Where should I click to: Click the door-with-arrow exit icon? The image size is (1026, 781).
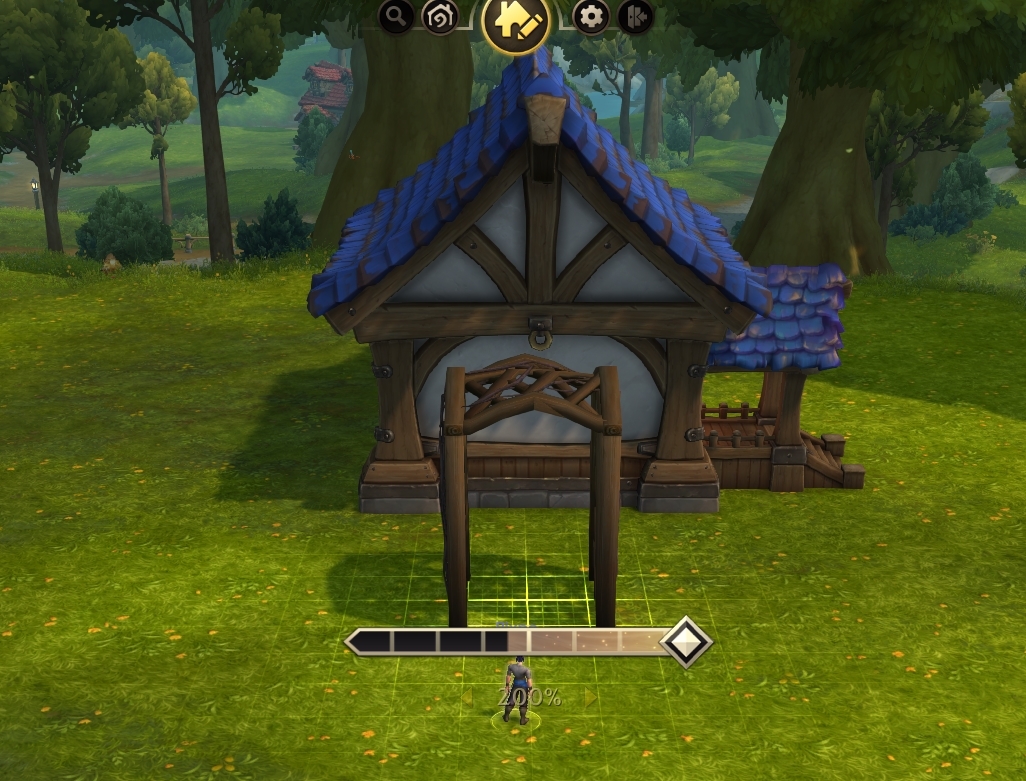click(x=636, y=16)
